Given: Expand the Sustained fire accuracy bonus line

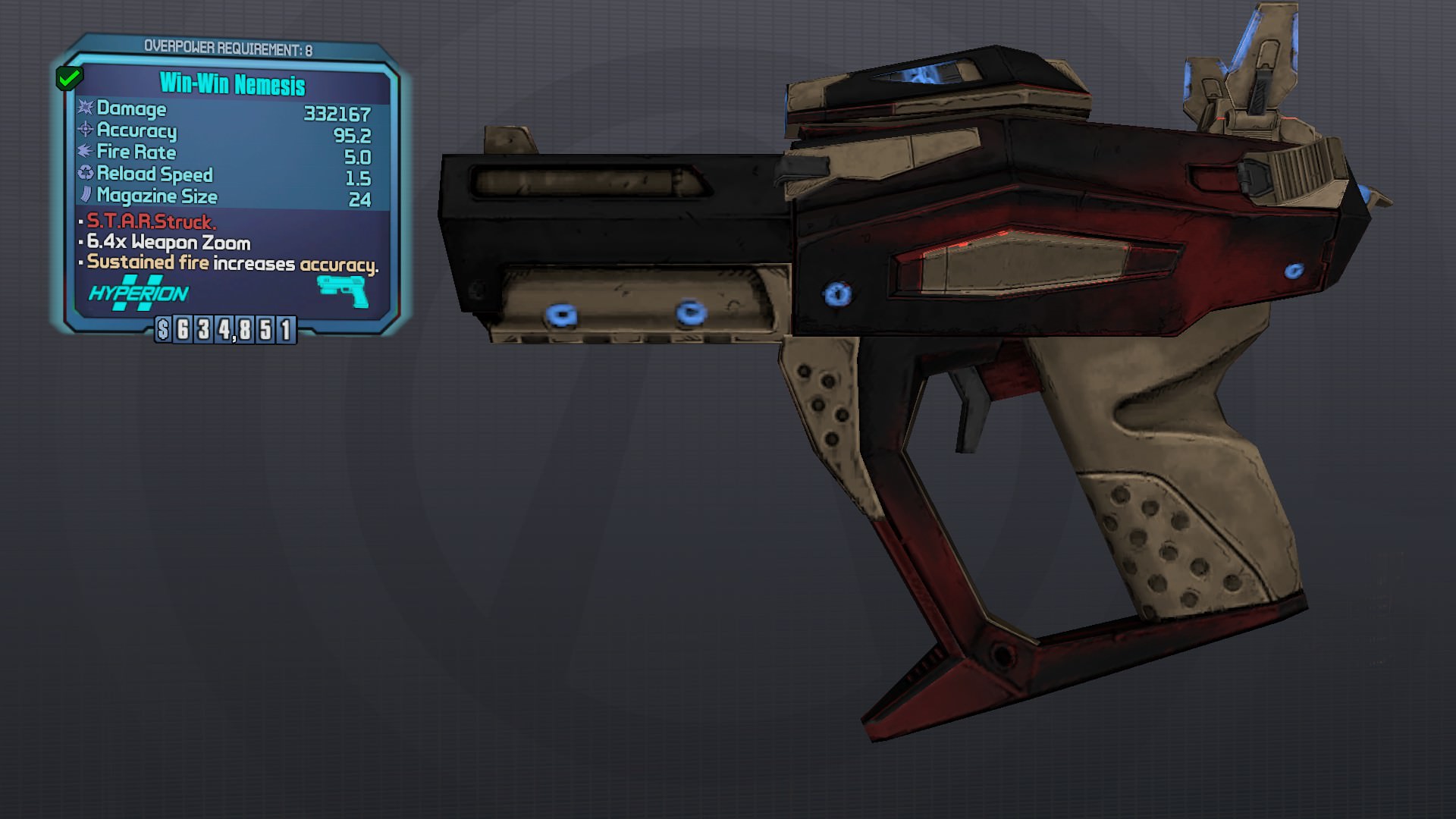Looking at the screenshot, I should coord(231,264).
